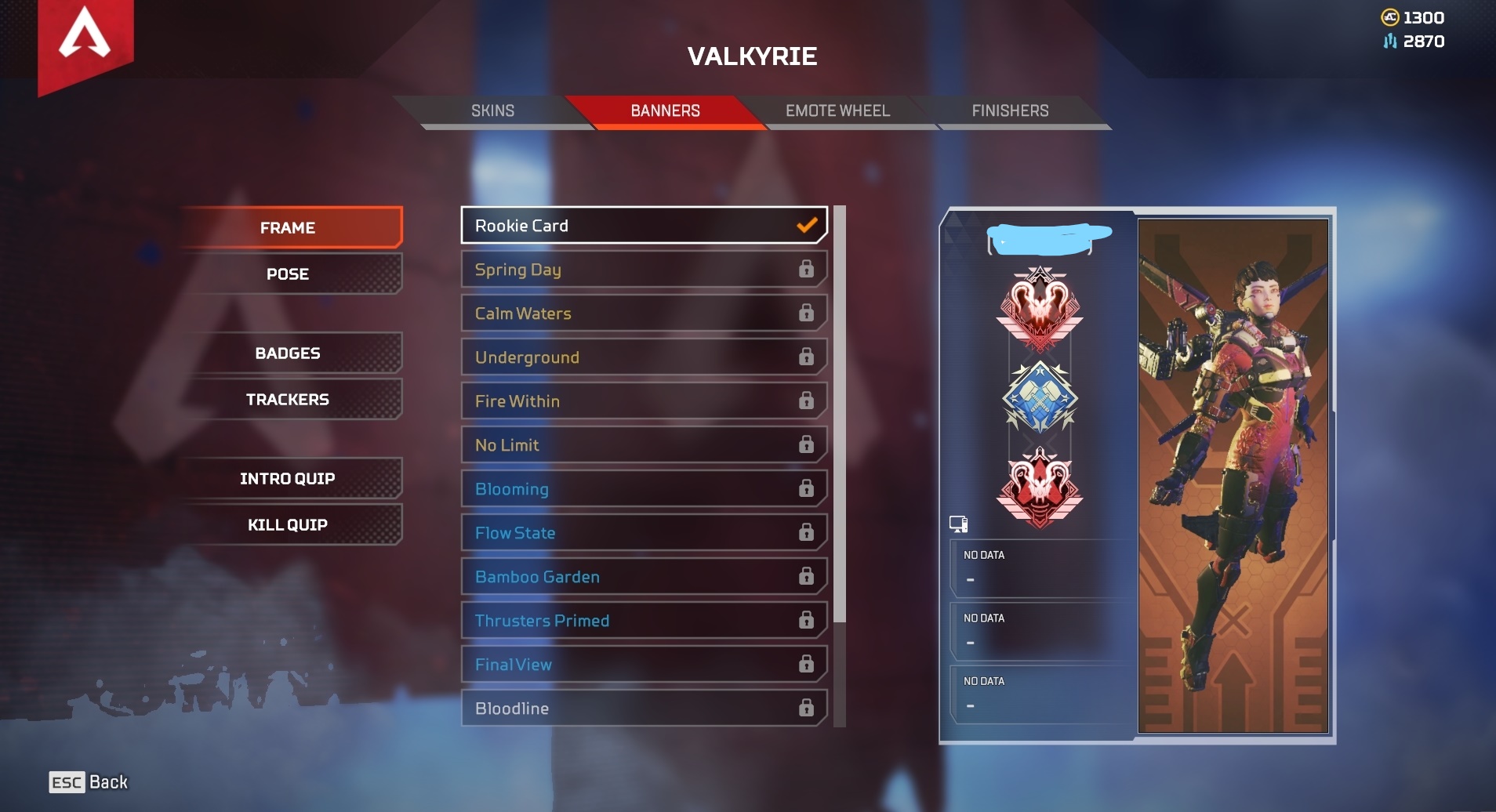Open the EMOTE WHEEL tab
1496x812 pixels.
coord(837,111)
